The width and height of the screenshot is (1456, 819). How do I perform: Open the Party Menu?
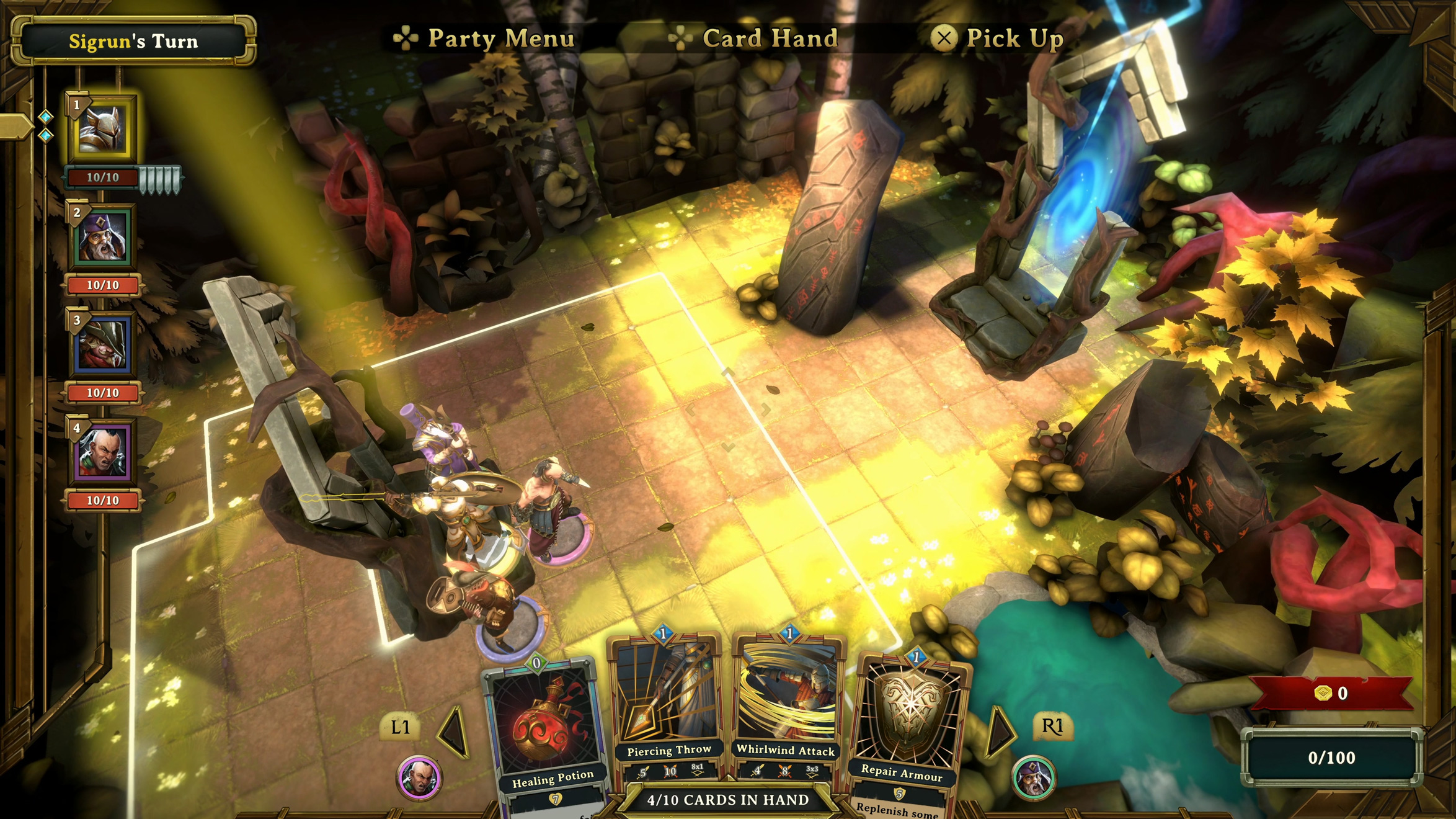[500, 37]
